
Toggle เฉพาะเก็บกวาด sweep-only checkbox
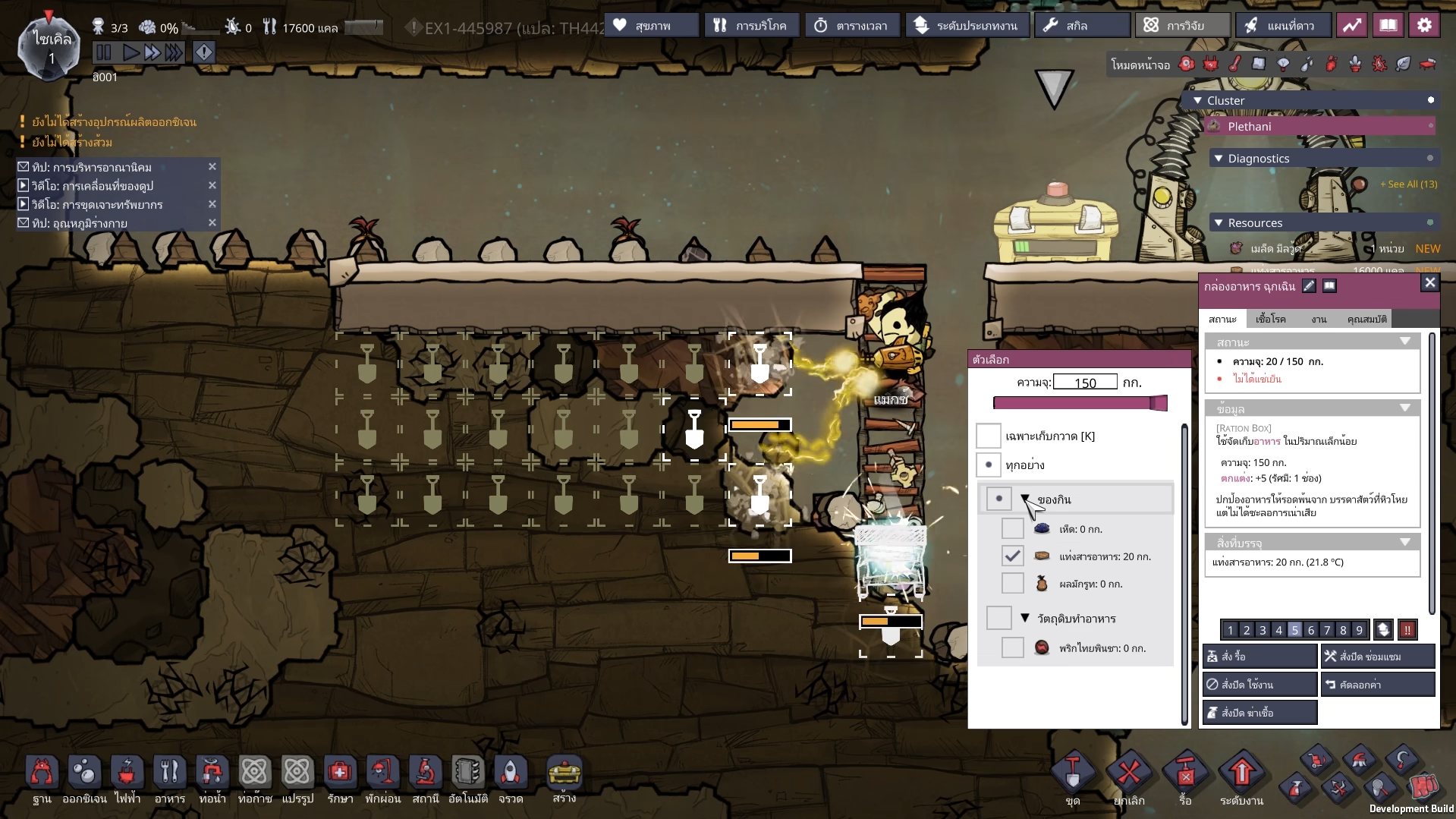pos(988,436)
